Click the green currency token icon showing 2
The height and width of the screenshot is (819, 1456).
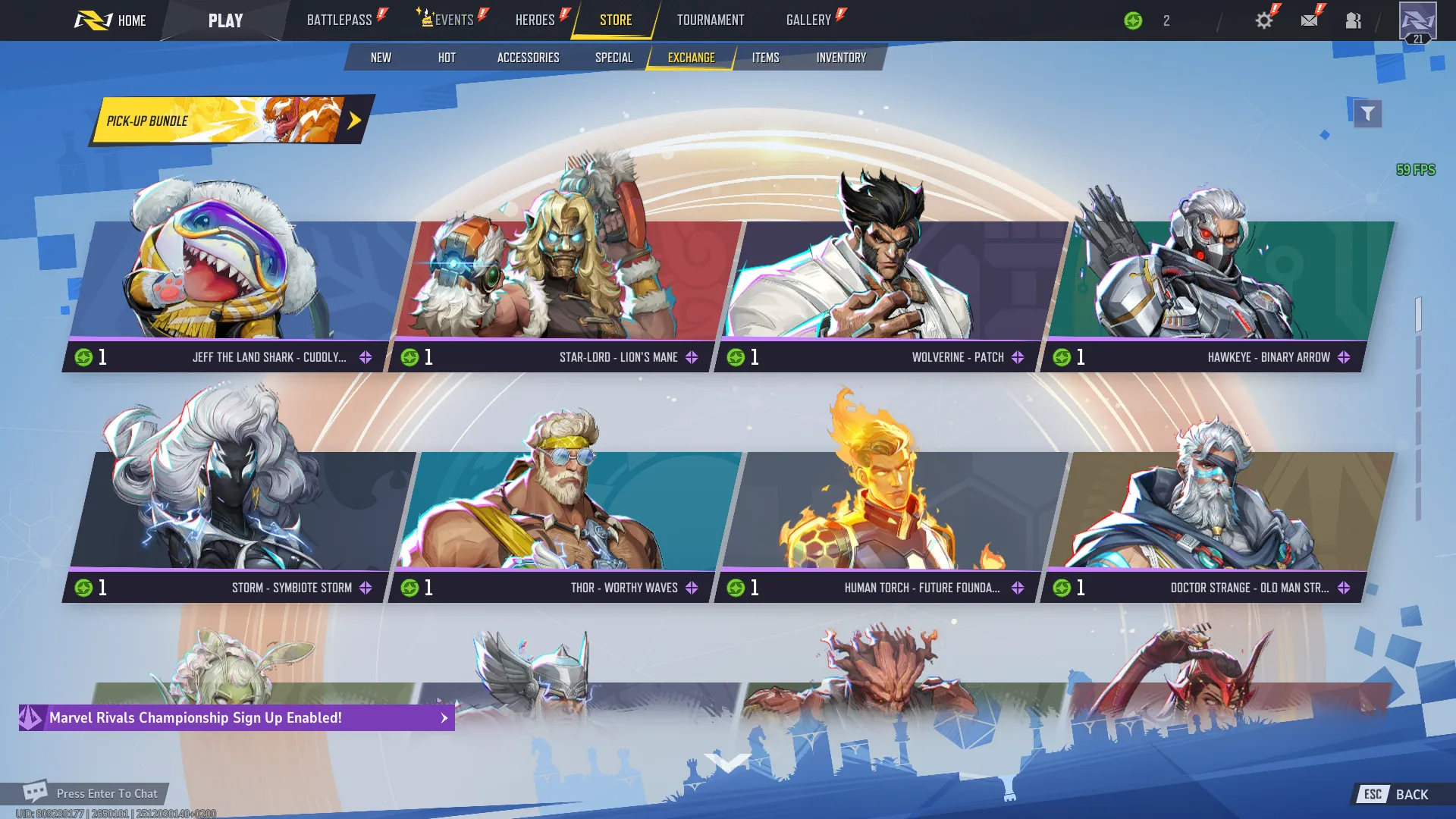point(1131,20)
